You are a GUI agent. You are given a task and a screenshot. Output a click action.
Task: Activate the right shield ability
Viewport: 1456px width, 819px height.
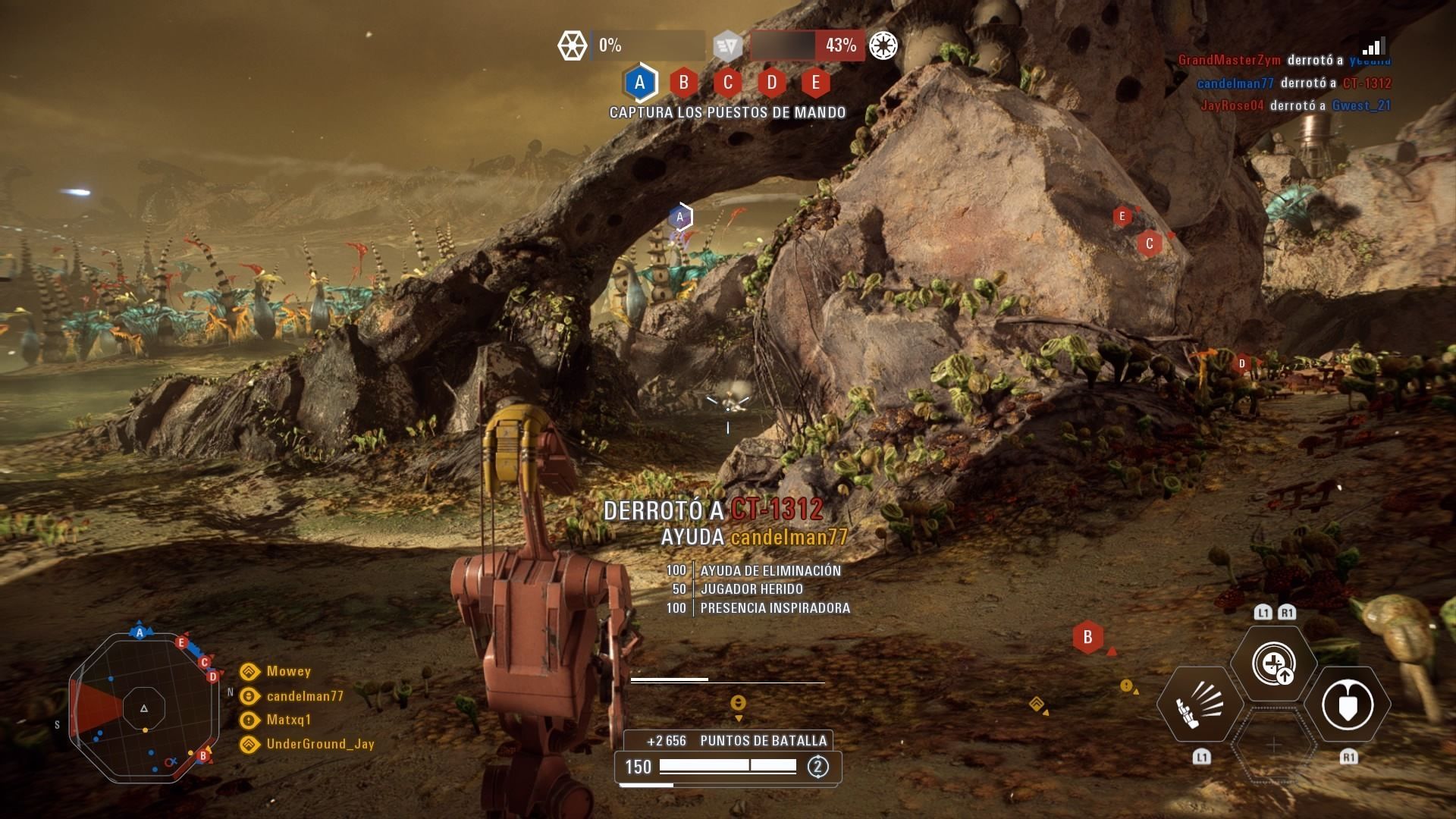[1348, 704]
